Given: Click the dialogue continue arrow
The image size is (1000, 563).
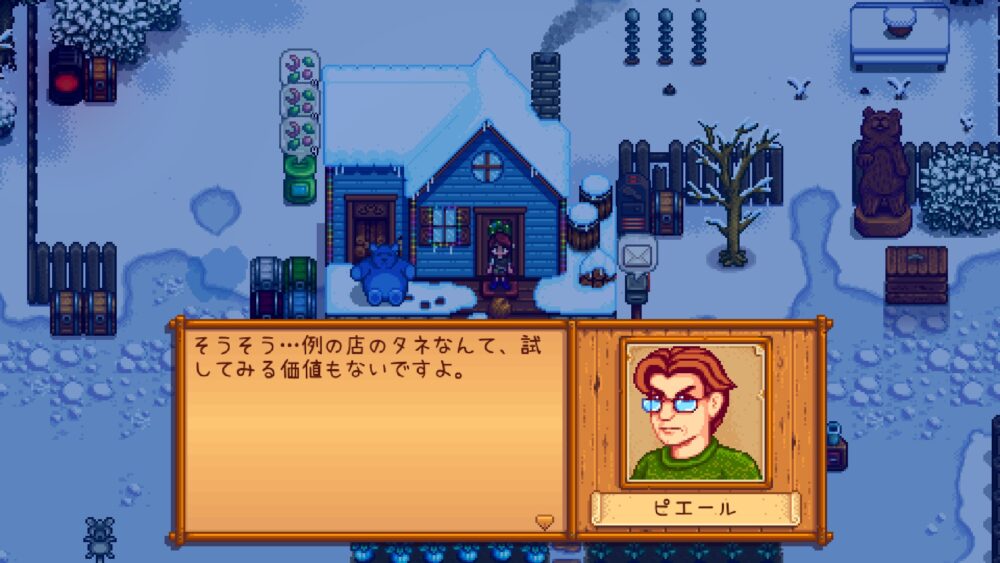Looking at the screenshot, I should click(544, 521).
